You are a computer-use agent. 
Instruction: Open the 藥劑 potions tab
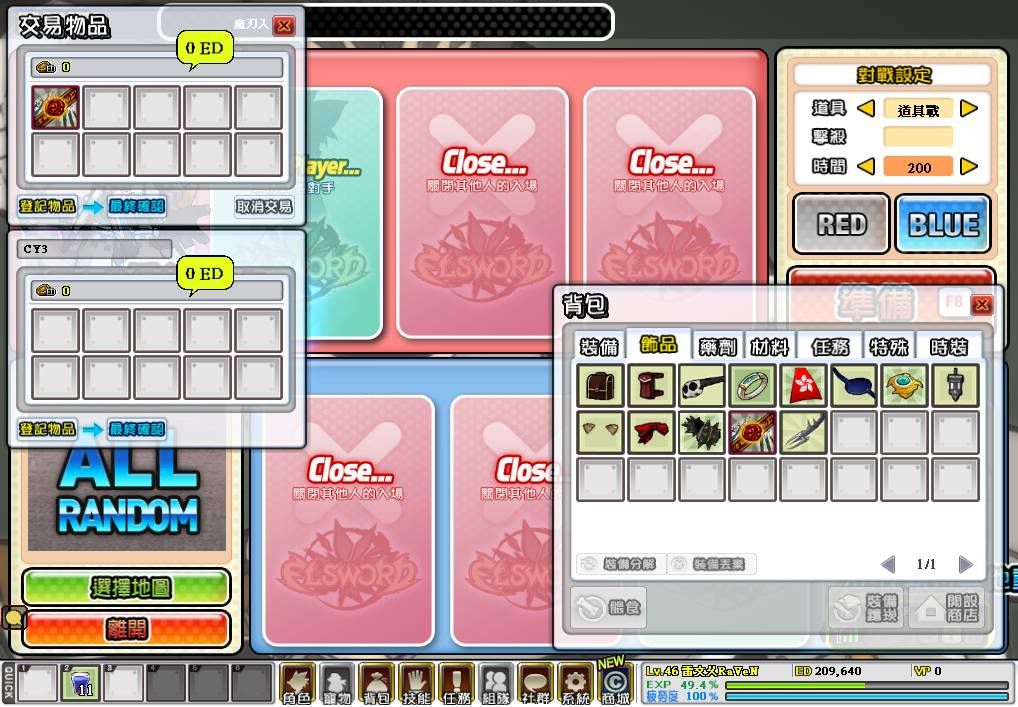click(x=717, y=346)
